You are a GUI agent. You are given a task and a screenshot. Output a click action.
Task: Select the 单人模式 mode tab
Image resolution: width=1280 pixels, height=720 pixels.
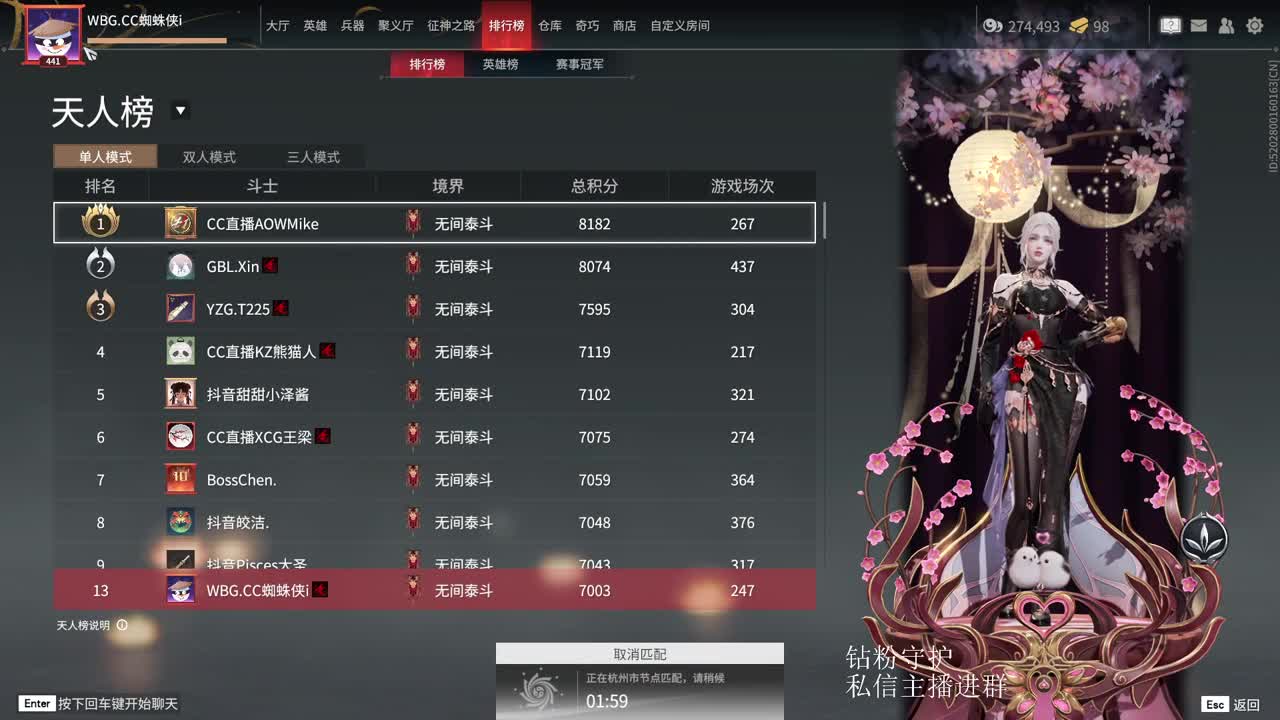click(x=104, y=157)
